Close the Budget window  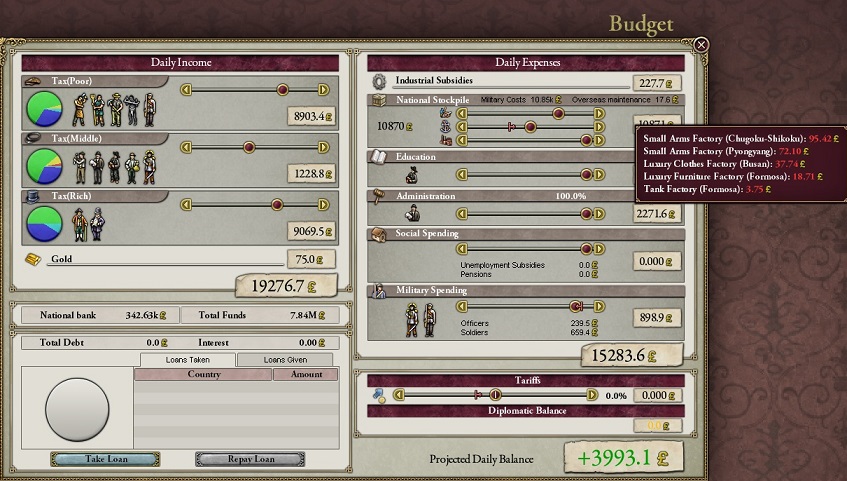(x=701, y=45)
